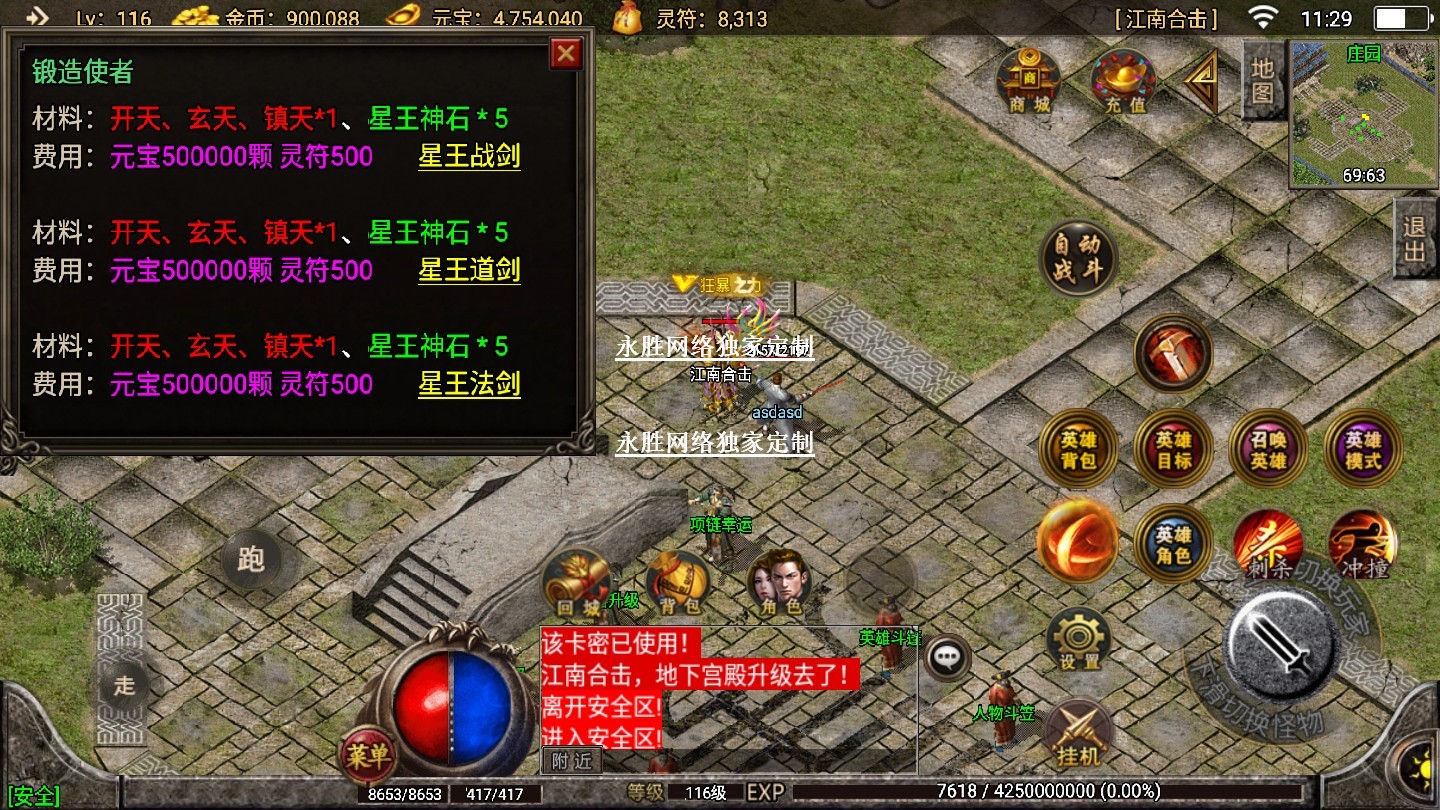The image size is (1440, 810).
Task: Switch the 英雄模式 hero mode
Action: [x=1362, y=449]
